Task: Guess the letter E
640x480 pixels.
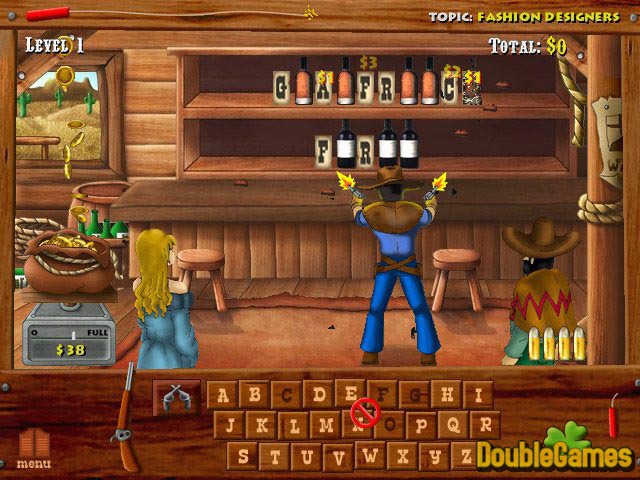Action: tap(350, 393)
